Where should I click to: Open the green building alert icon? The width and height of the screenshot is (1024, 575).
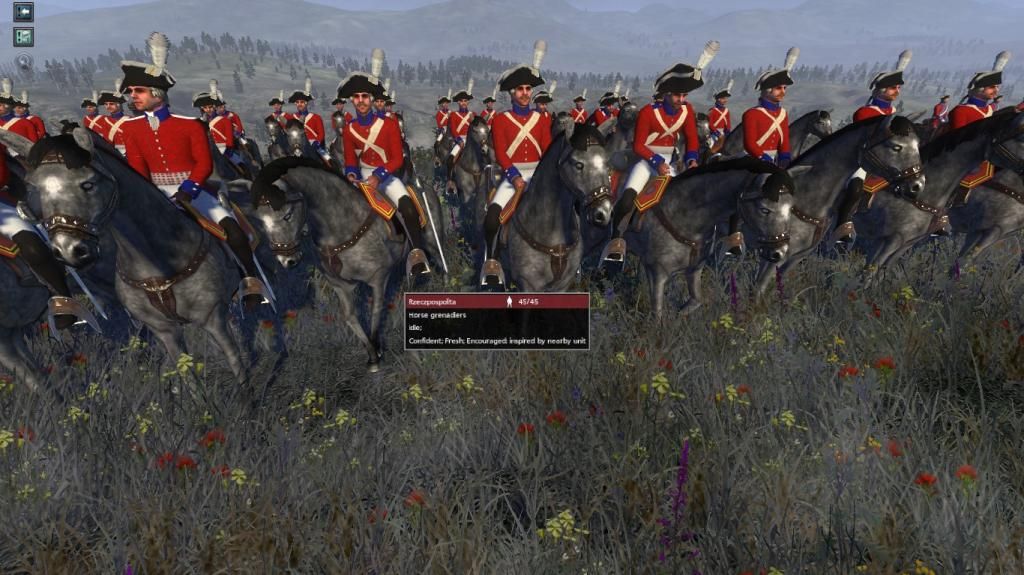coord(23,37)
